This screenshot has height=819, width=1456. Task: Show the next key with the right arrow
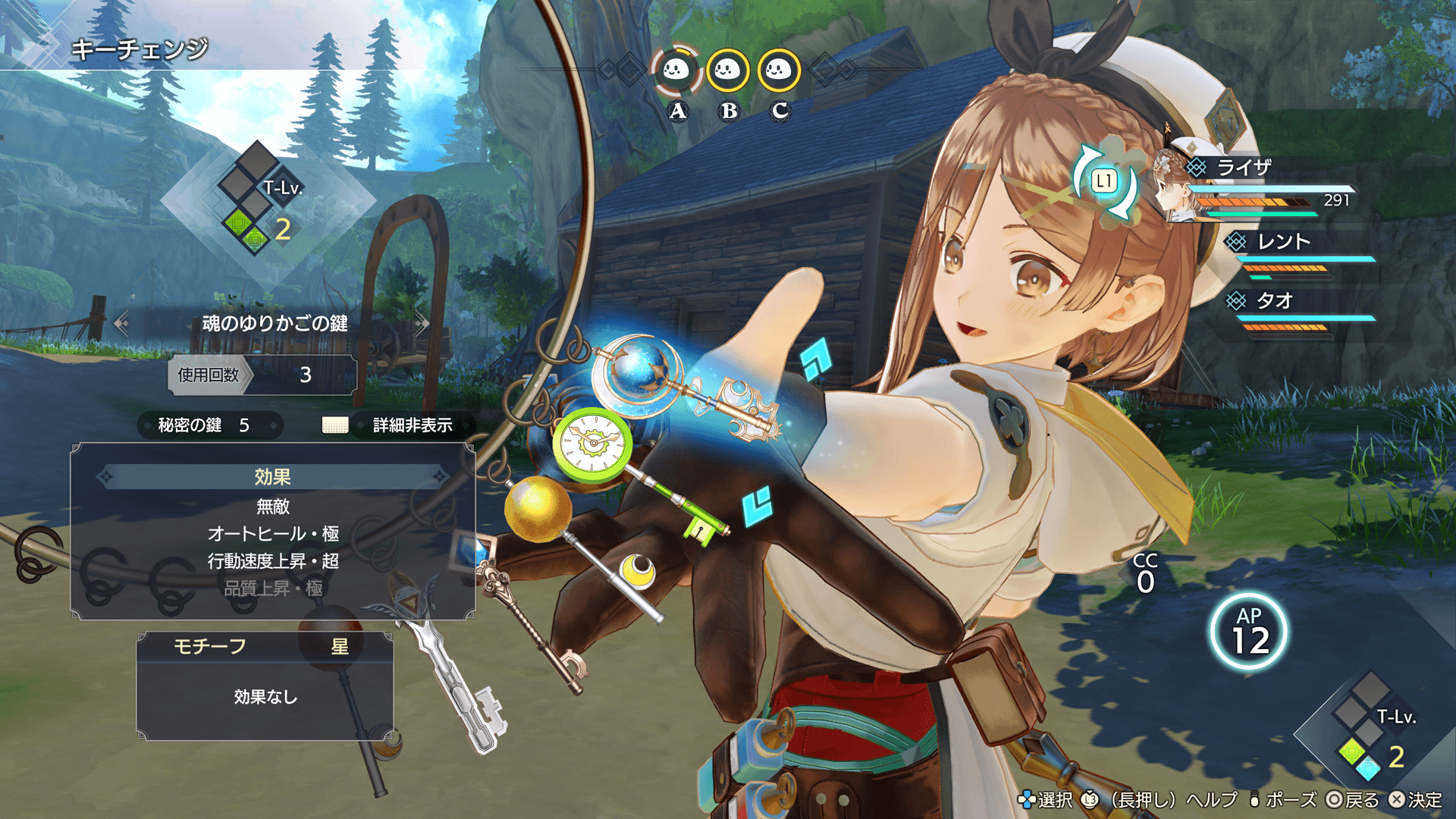[x=422, y=324]
